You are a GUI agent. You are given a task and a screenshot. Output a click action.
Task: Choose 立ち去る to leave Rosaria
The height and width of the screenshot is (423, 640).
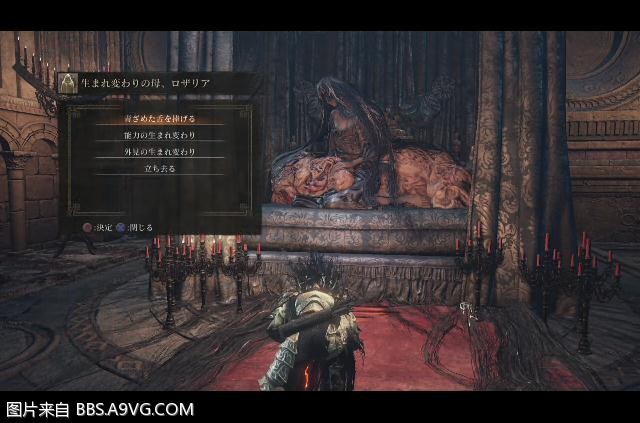pos(160,168)
